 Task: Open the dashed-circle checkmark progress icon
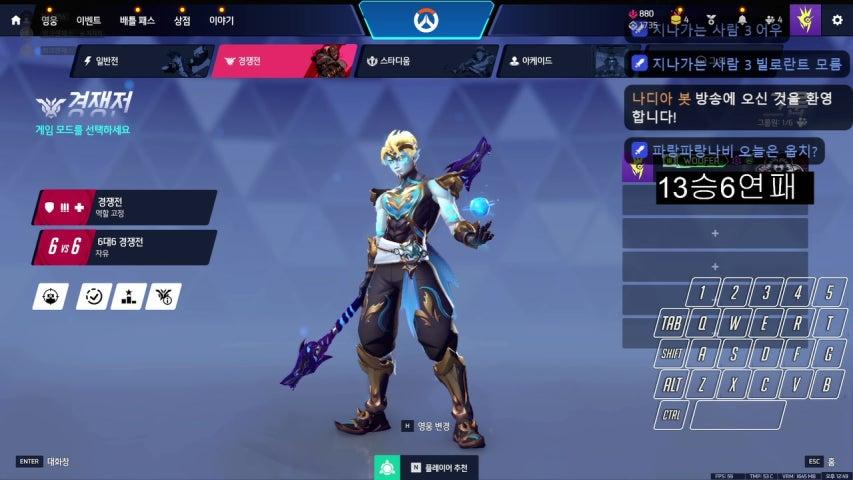tap(93, 296)
